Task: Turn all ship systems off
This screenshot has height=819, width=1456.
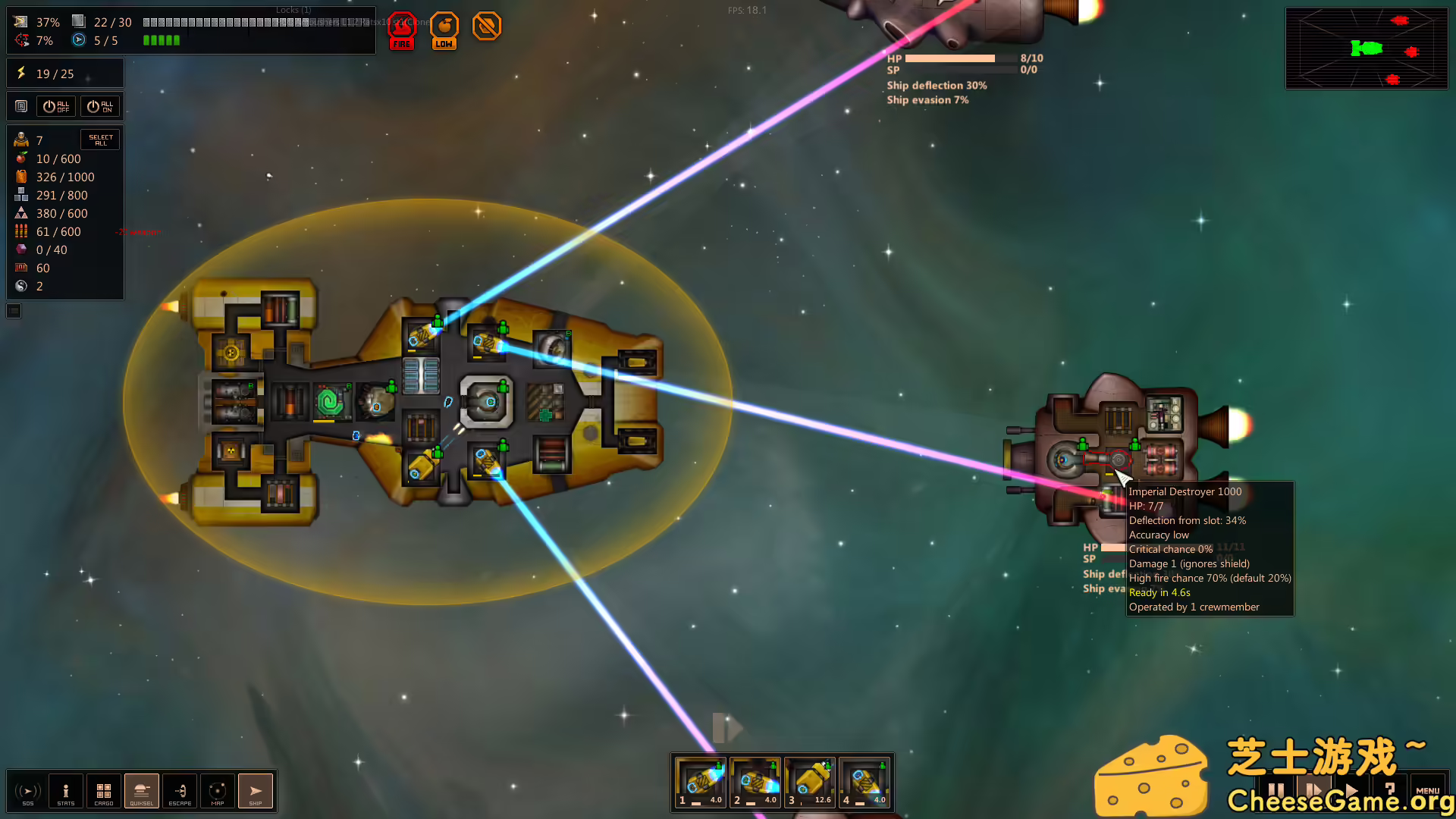Action: [56, 107]
